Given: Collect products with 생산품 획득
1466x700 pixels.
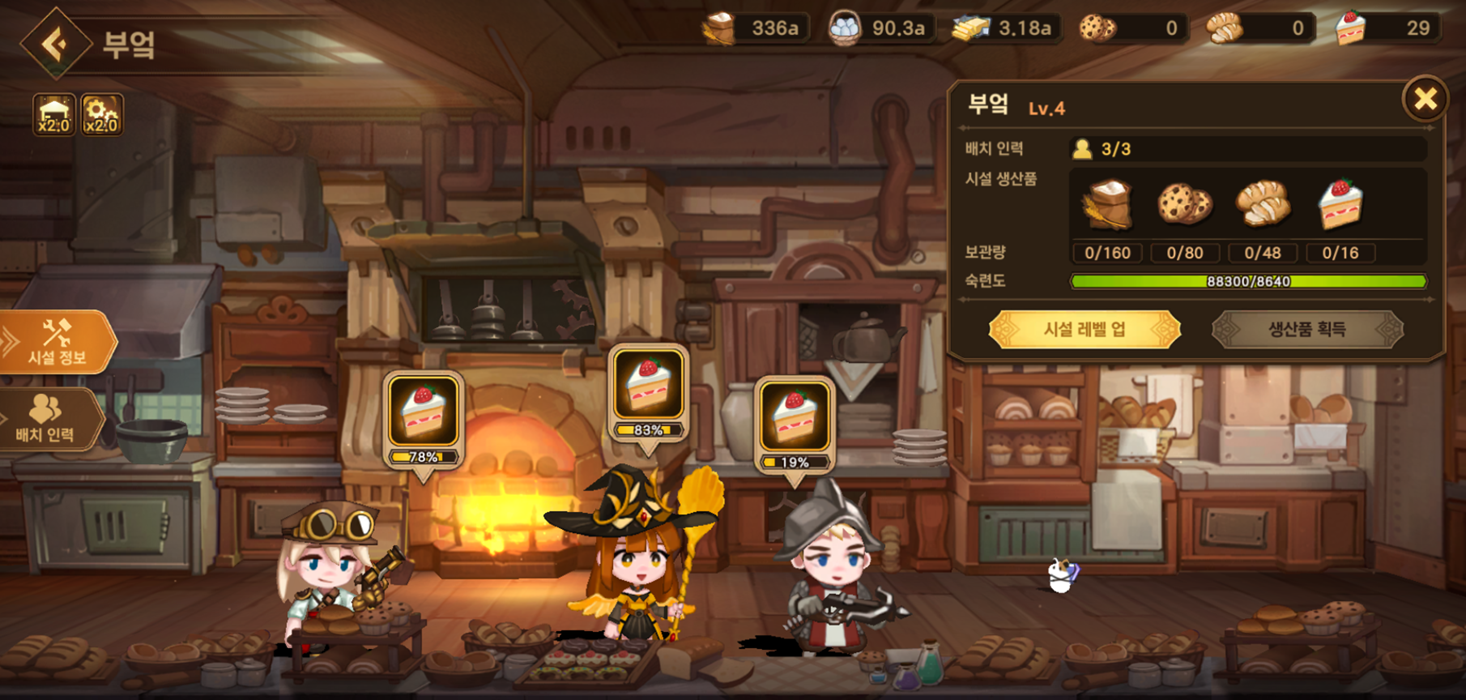Looking at the screenshot, I should [1307, 329].
